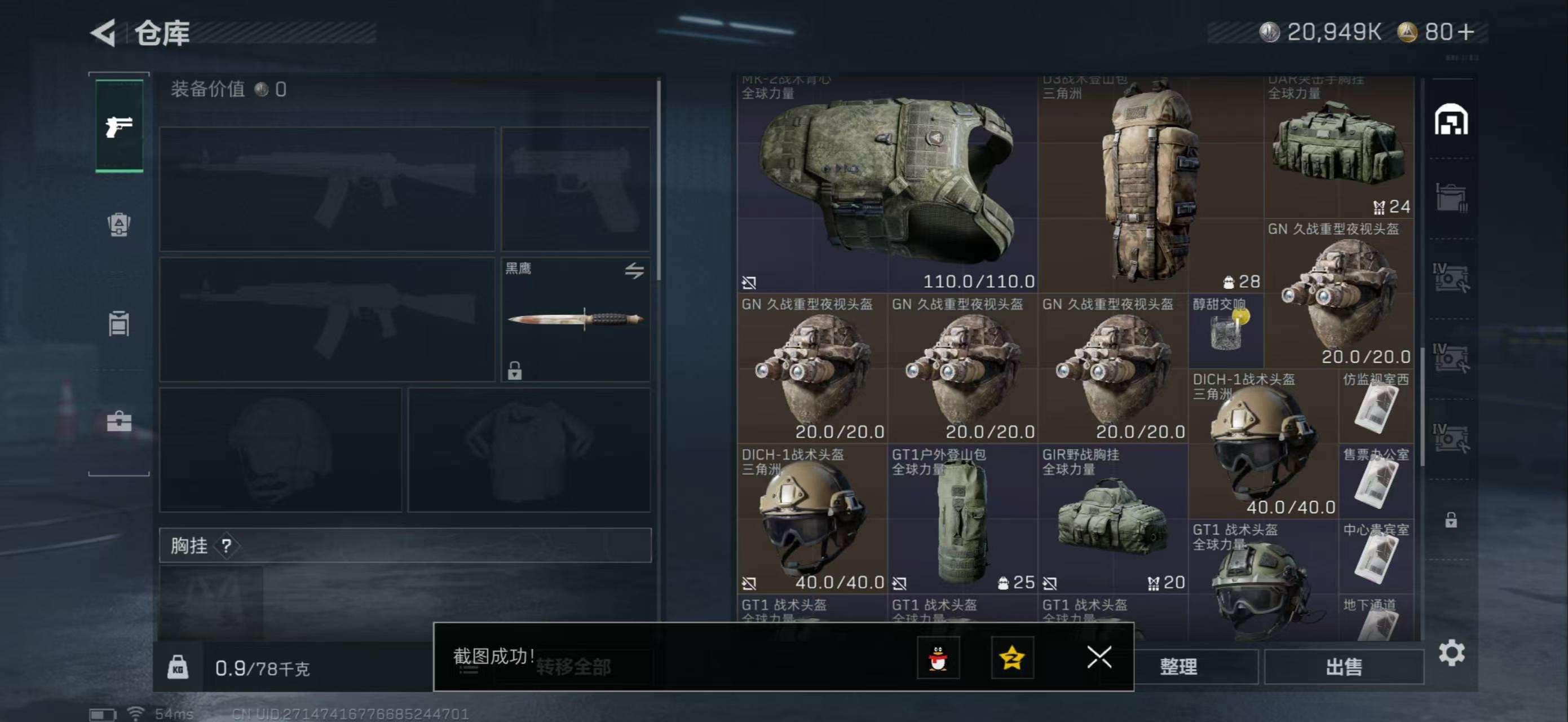Open the 出售 sell button
The image size is (1568, 722).
(1344, 667)
